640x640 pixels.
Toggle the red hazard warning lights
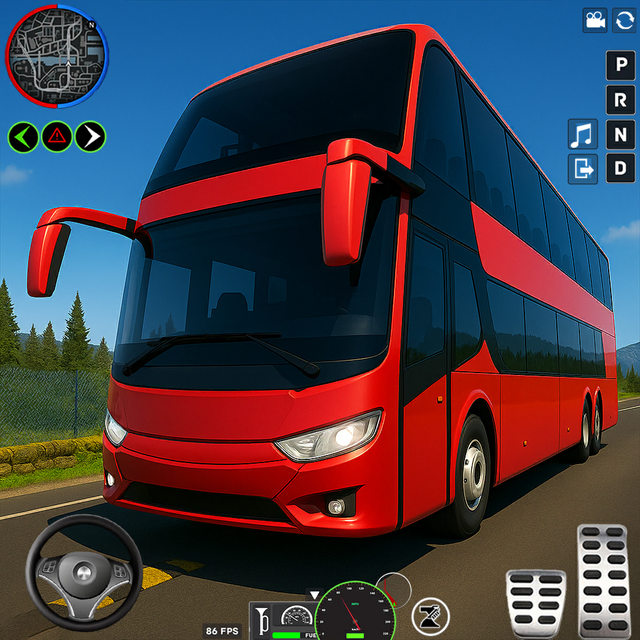57,135
